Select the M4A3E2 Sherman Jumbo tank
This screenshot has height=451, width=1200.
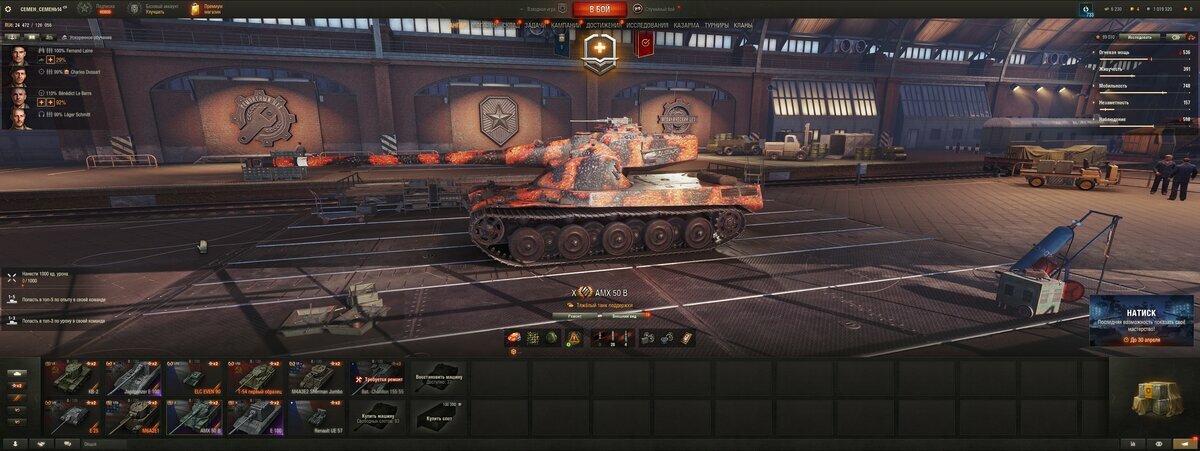click(x=317, y=377)
